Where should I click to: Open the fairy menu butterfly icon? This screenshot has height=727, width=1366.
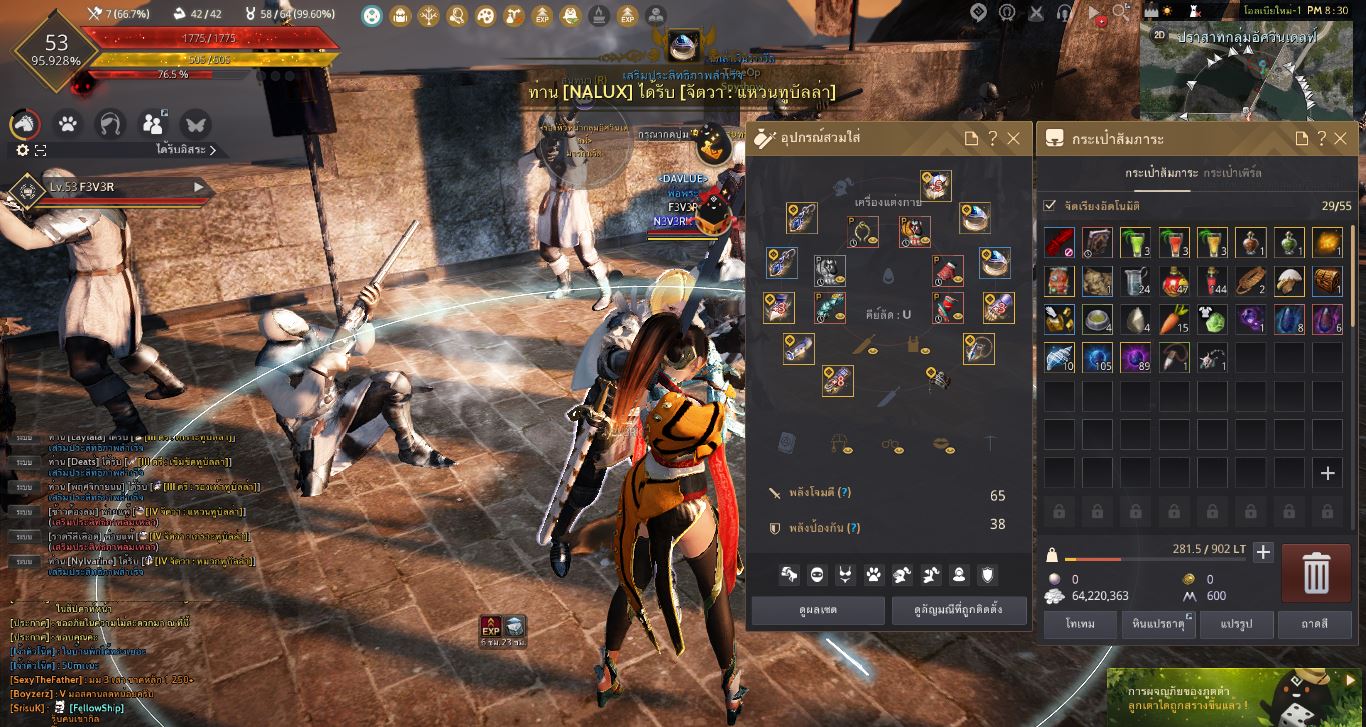(x=193, y=124)
